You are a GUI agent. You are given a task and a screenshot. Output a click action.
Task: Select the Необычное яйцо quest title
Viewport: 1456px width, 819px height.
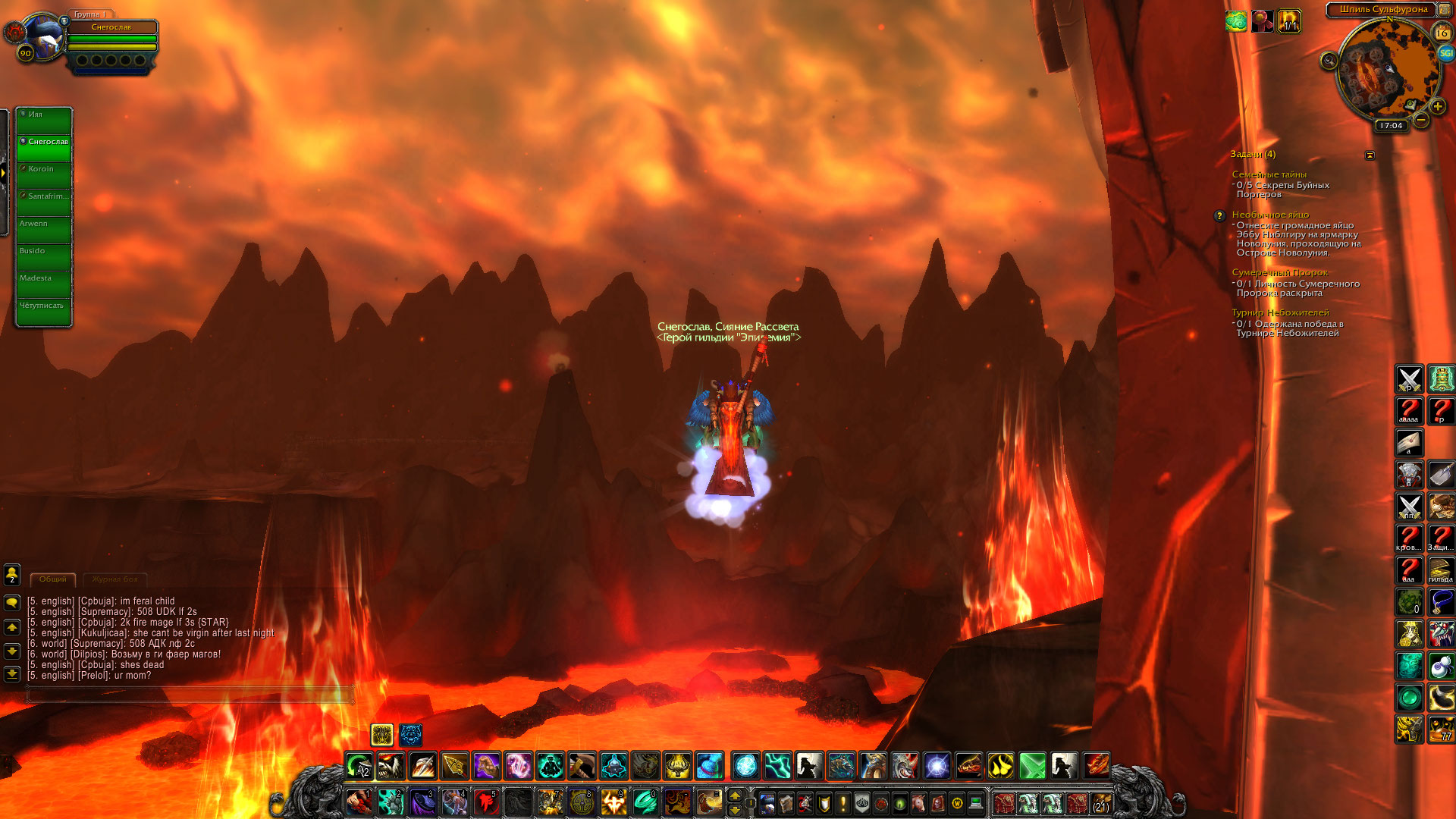pos(1270,215)
